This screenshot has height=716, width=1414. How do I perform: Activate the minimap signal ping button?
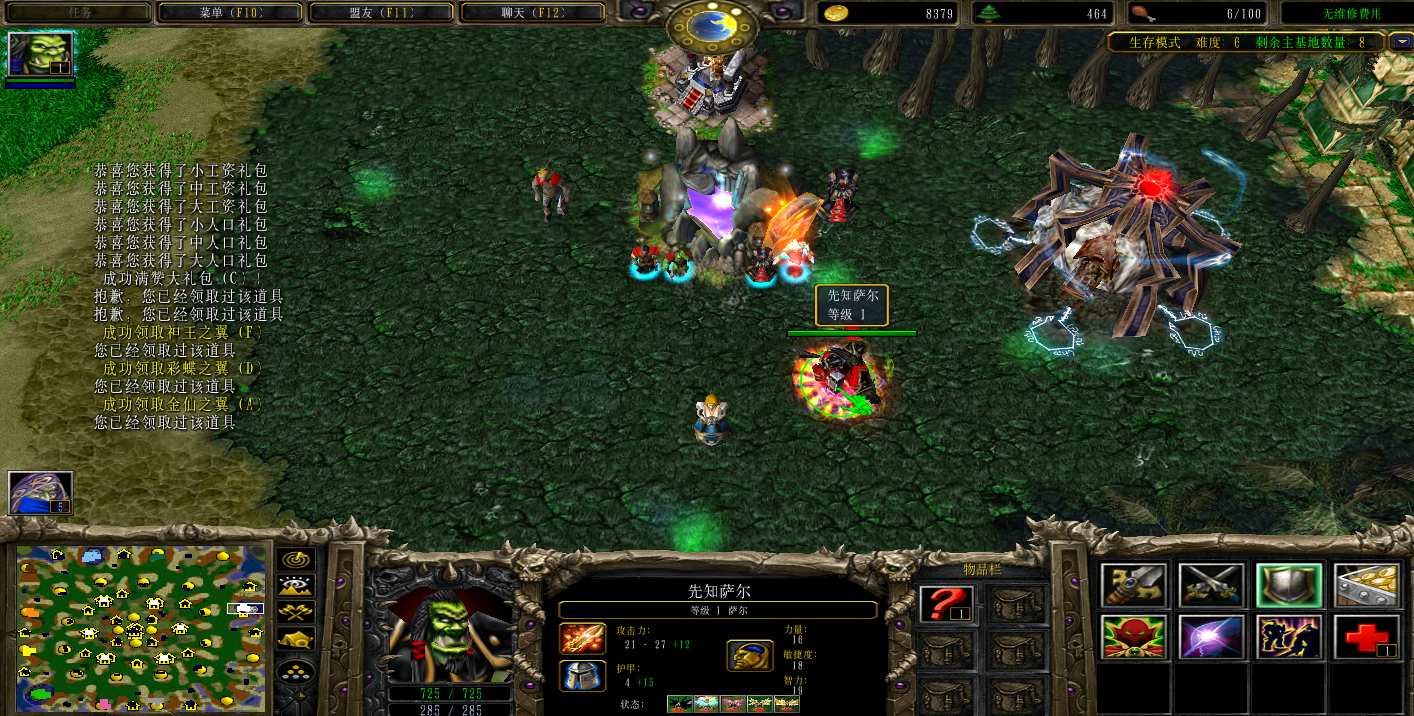click(x=296, y=560)
